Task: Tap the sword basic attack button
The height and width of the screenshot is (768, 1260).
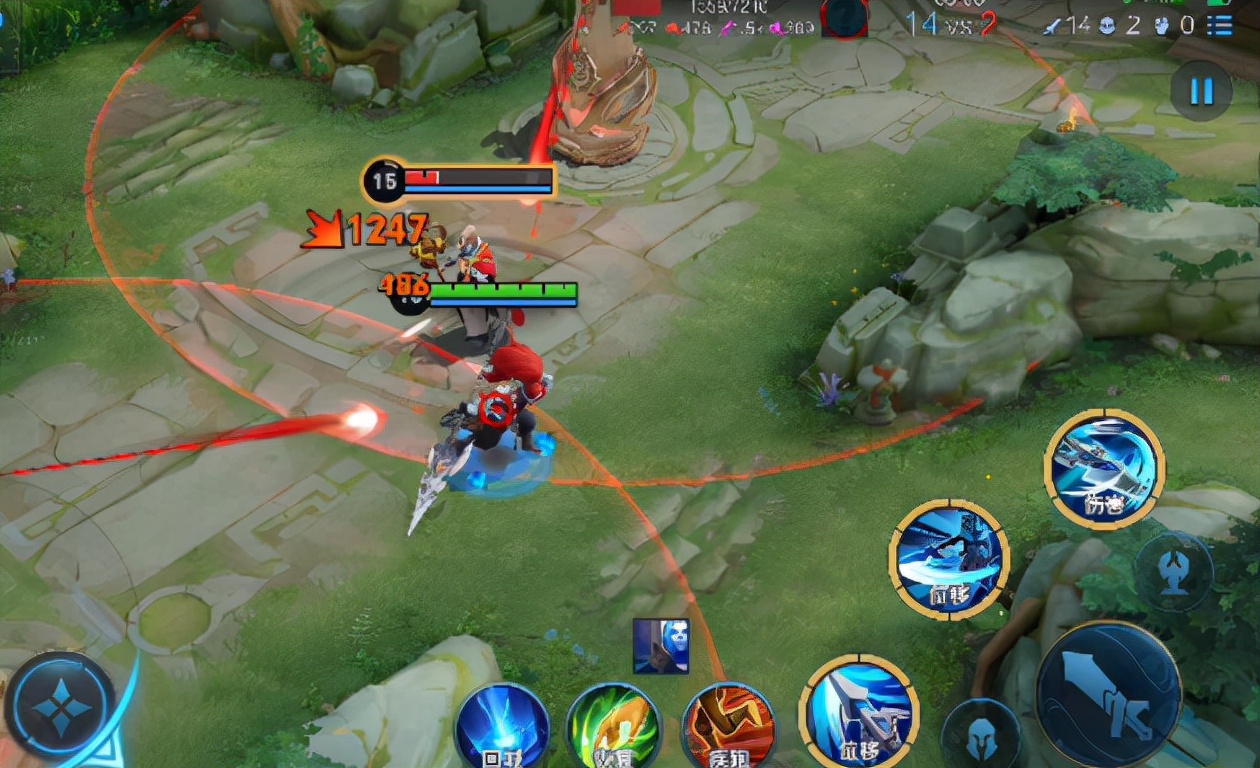Action: [x=1108, y=693]
